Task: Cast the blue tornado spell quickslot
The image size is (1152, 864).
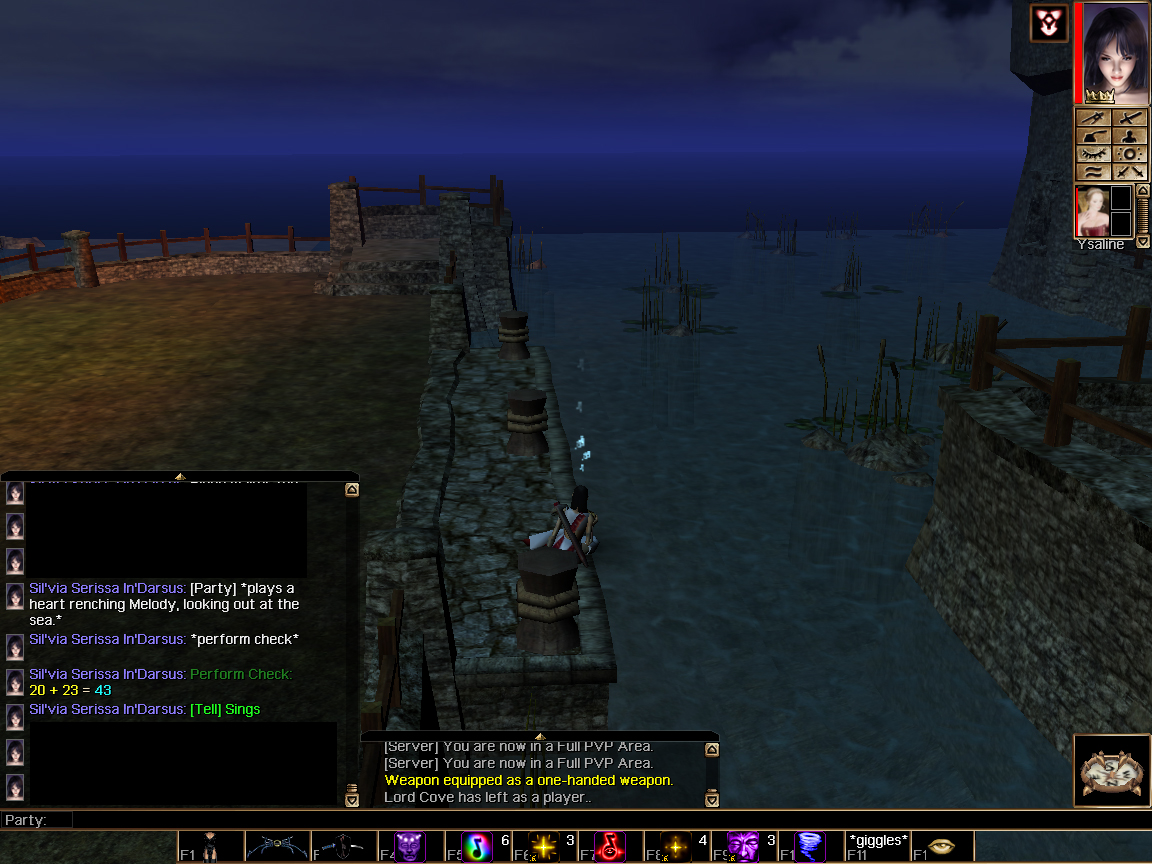Action: tap(809, 846)
